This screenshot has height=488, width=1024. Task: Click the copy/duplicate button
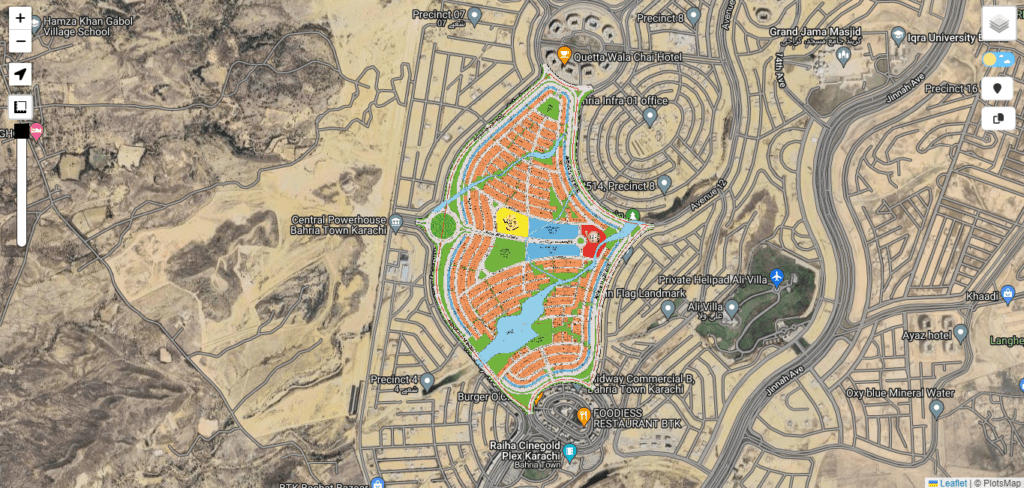tap(997, 118)
